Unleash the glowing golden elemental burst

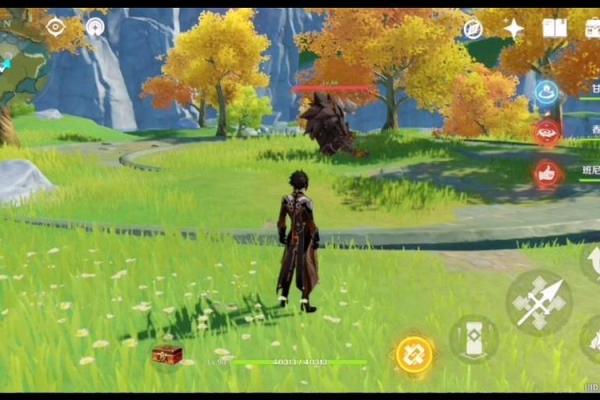(x=414, y=354)
